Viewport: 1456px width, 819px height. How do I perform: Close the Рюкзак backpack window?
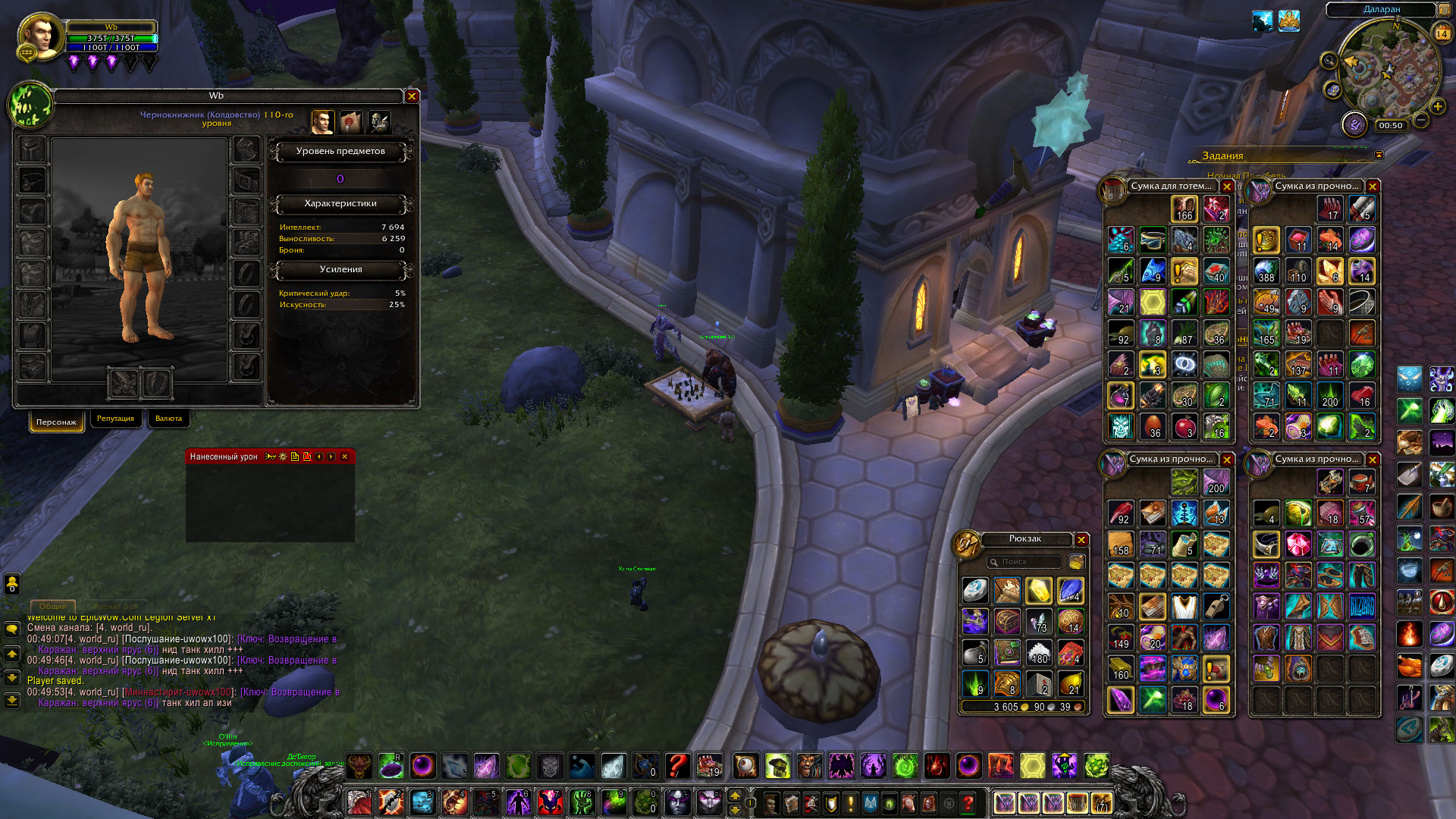pyautogui.click(x=1081, y=540)
